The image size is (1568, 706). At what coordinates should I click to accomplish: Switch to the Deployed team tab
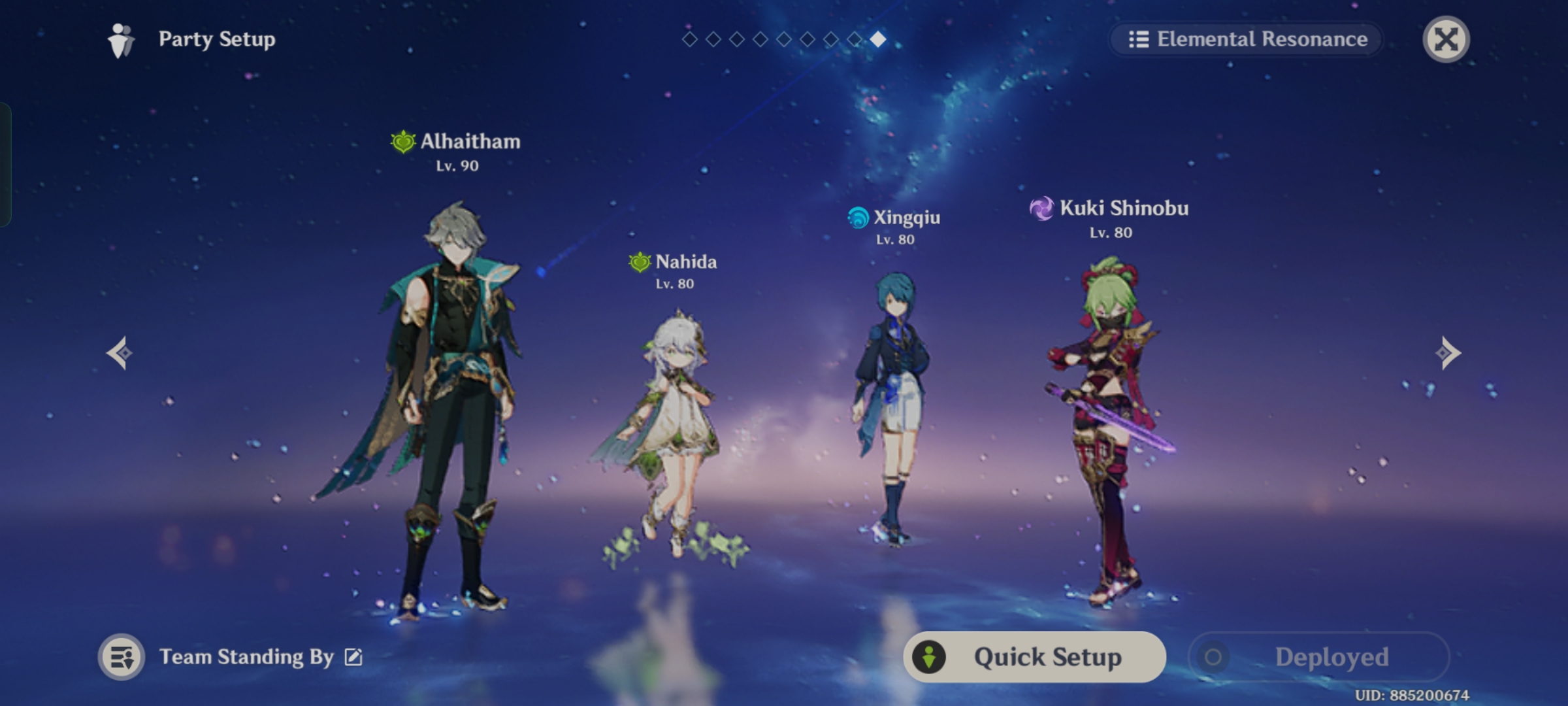point(1320,657)
